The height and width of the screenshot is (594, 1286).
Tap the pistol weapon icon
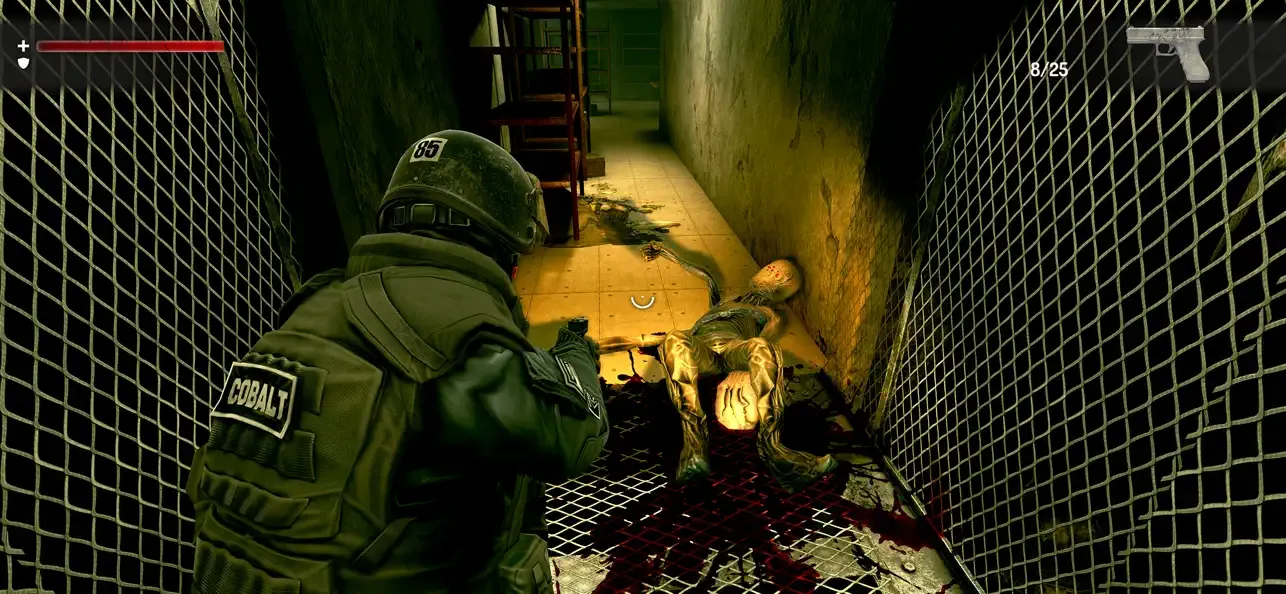point(1168,50)
